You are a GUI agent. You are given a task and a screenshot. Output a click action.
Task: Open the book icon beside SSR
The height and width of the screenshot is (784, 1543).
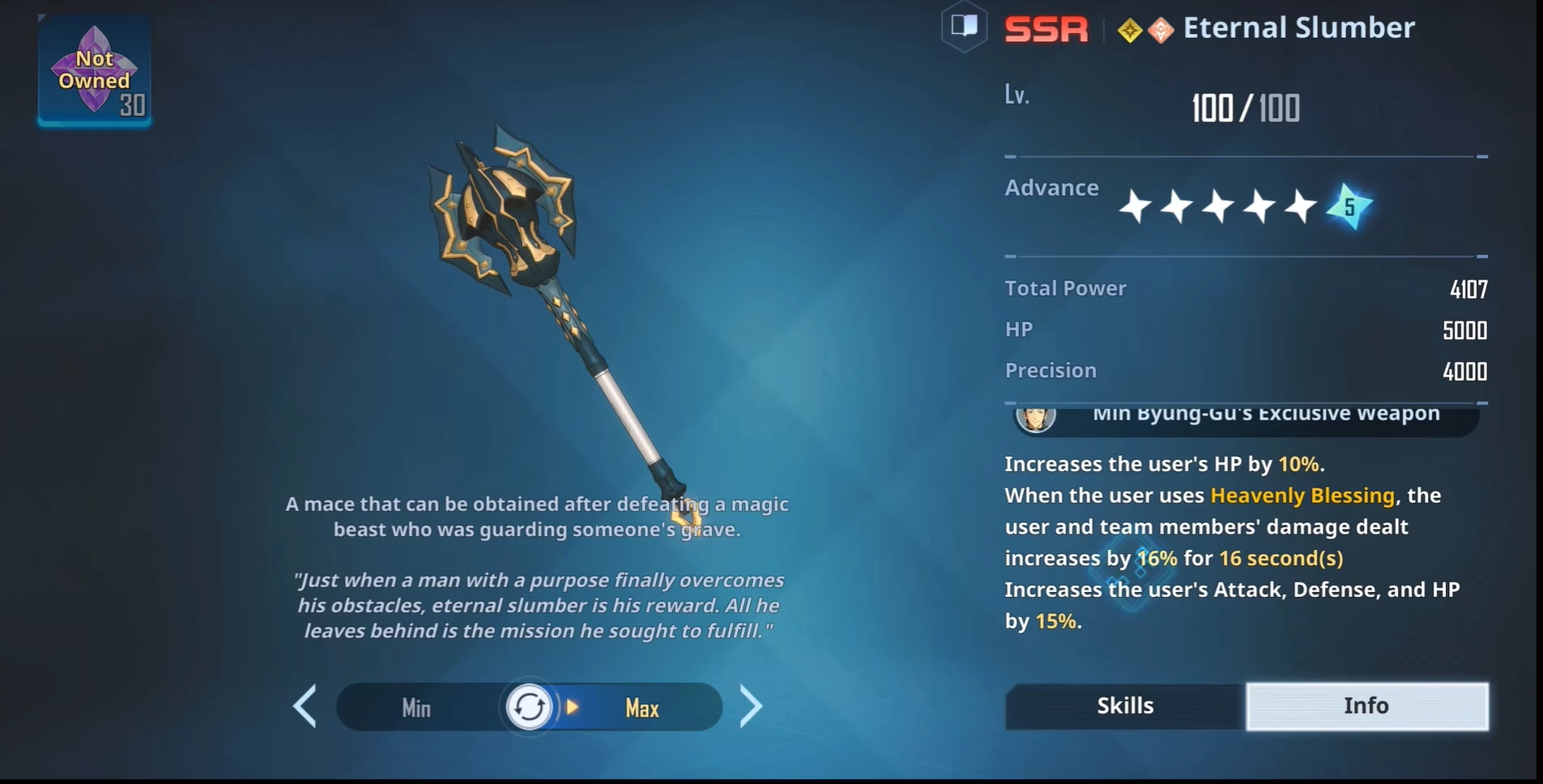tap(964, 27)
